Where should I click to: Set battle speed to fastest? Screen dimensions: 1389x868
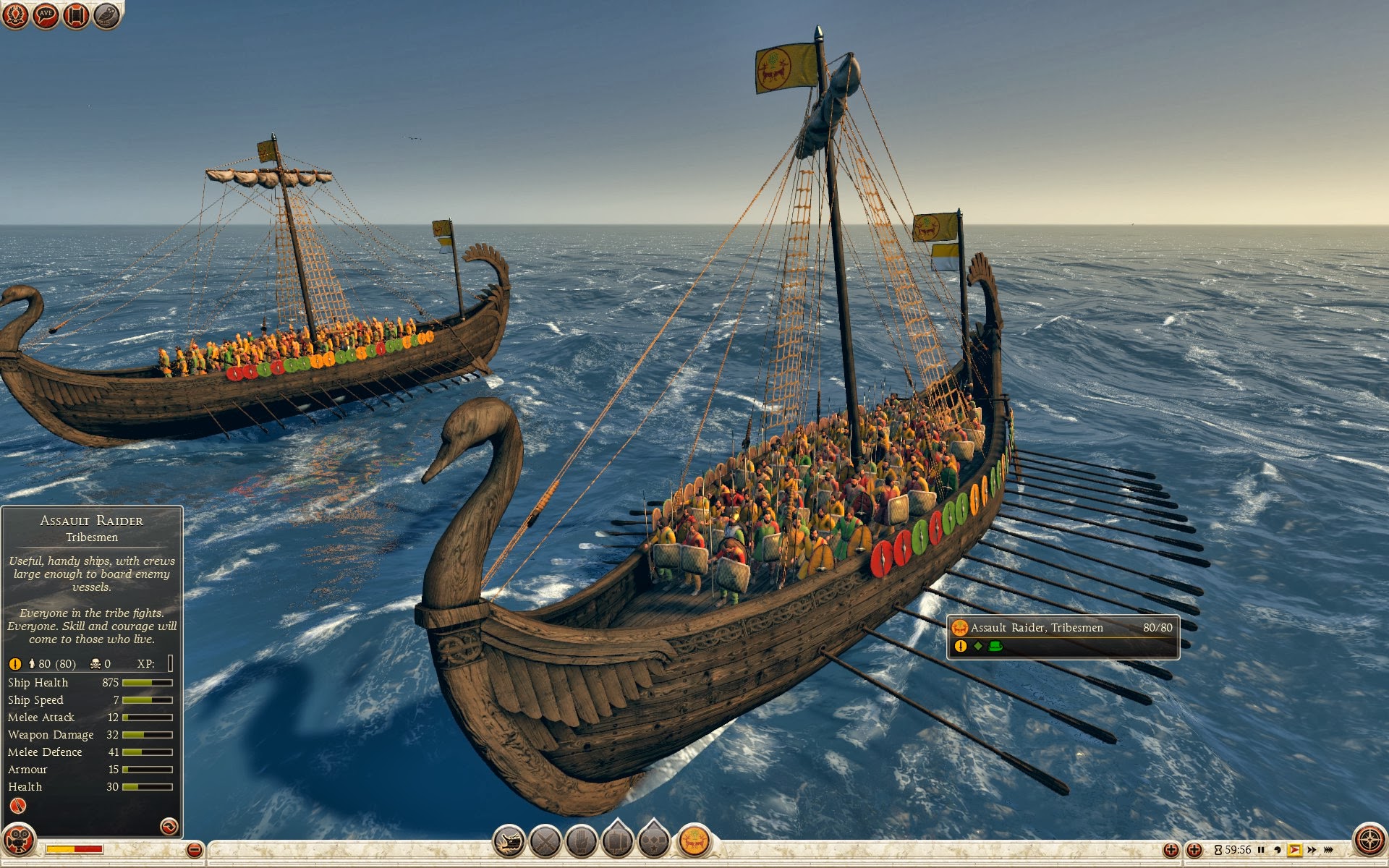coord(1329,850)
